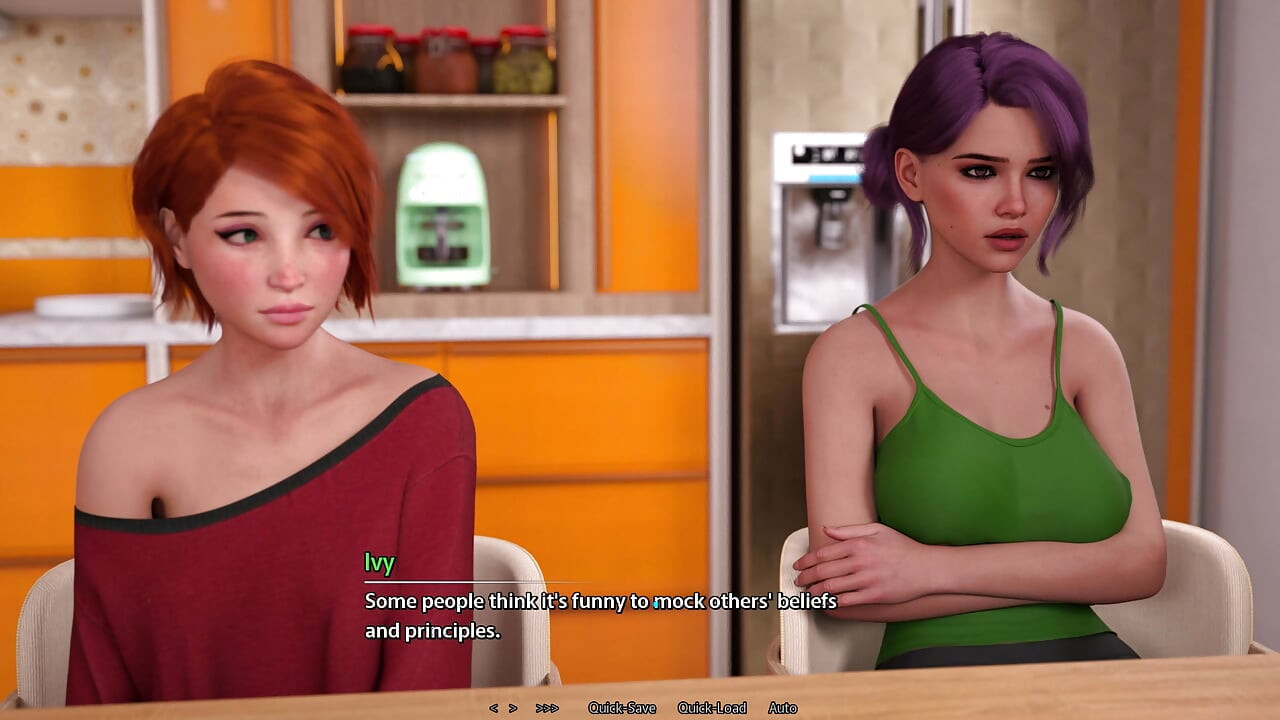Screen dimensions: 1280x720
Task: Click Quick-Save to save your progress
Action: (622, 707)
